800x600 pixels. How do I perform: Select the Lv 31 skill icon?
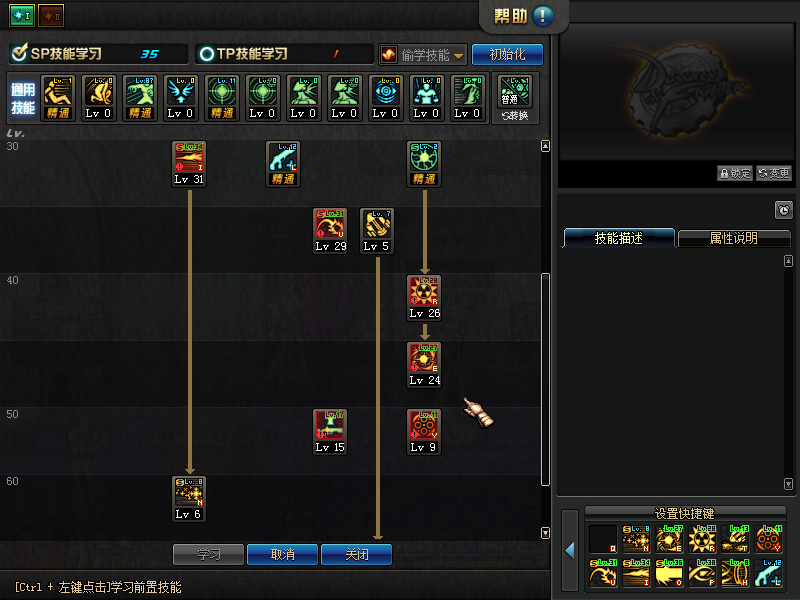point(189,157)
